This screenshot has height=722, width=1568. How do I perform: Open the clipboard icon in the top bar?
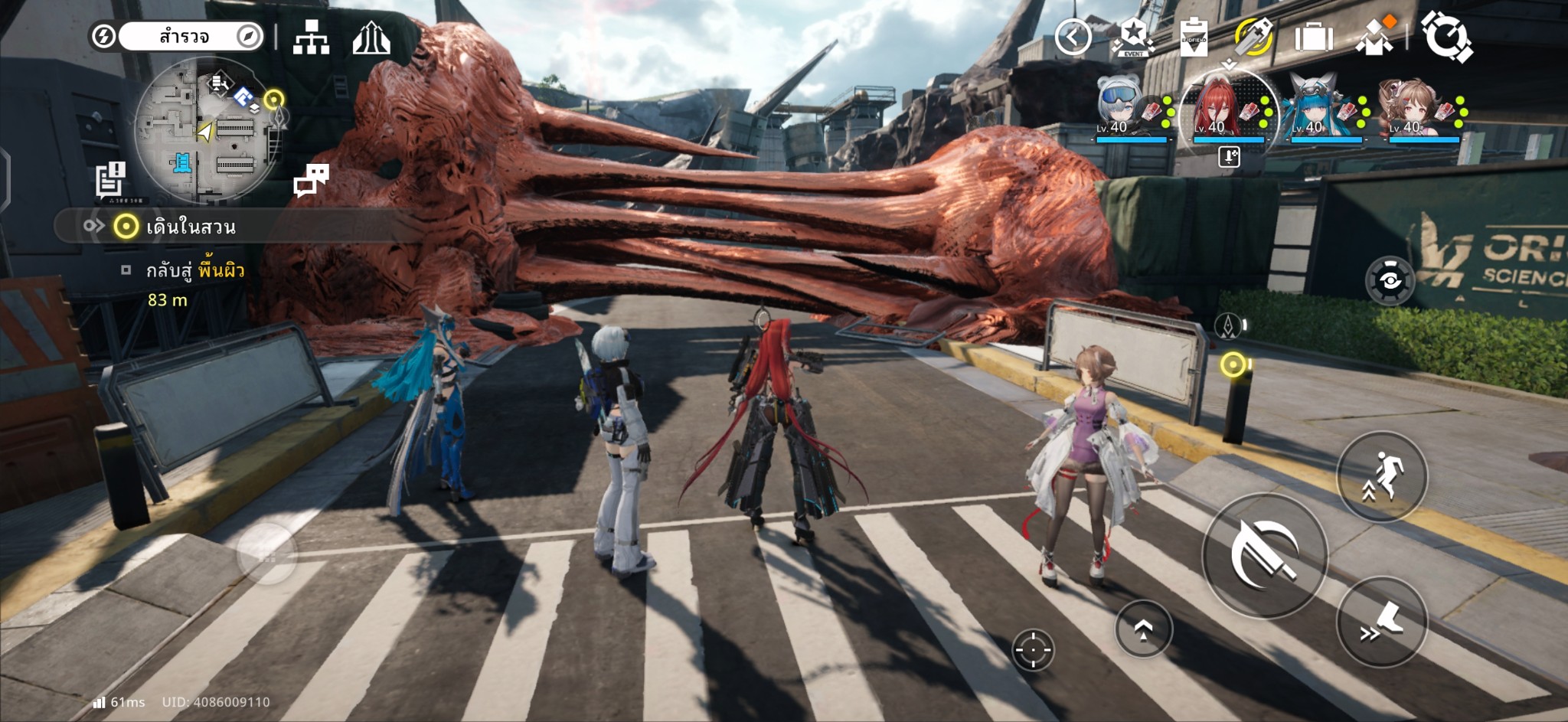pyautogui.click(x=1194, y=37)
